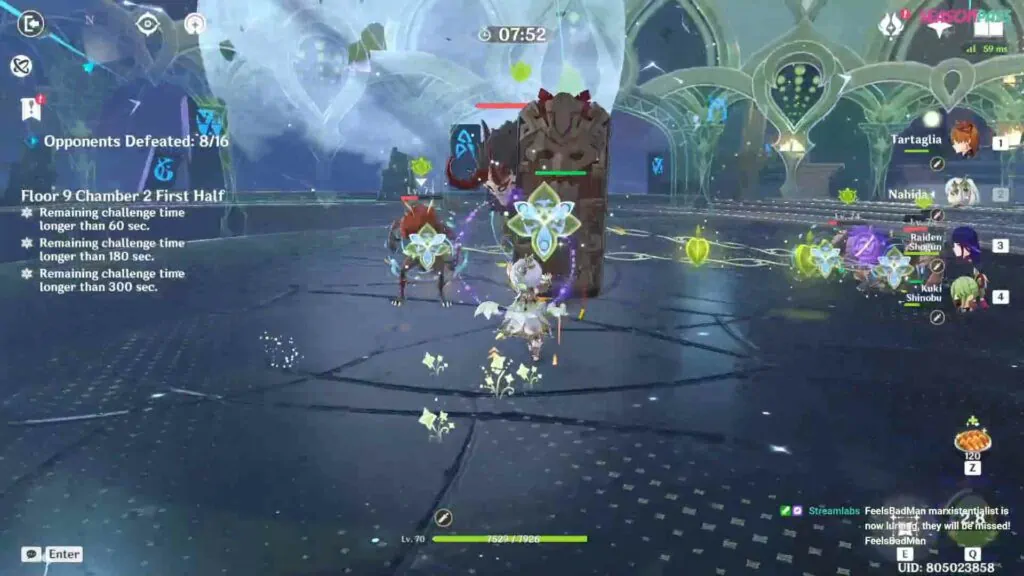Open the Wish star icon
The height and width of the screenshot is (576, 1024).
pyautogui.click(x=938, y=26)
